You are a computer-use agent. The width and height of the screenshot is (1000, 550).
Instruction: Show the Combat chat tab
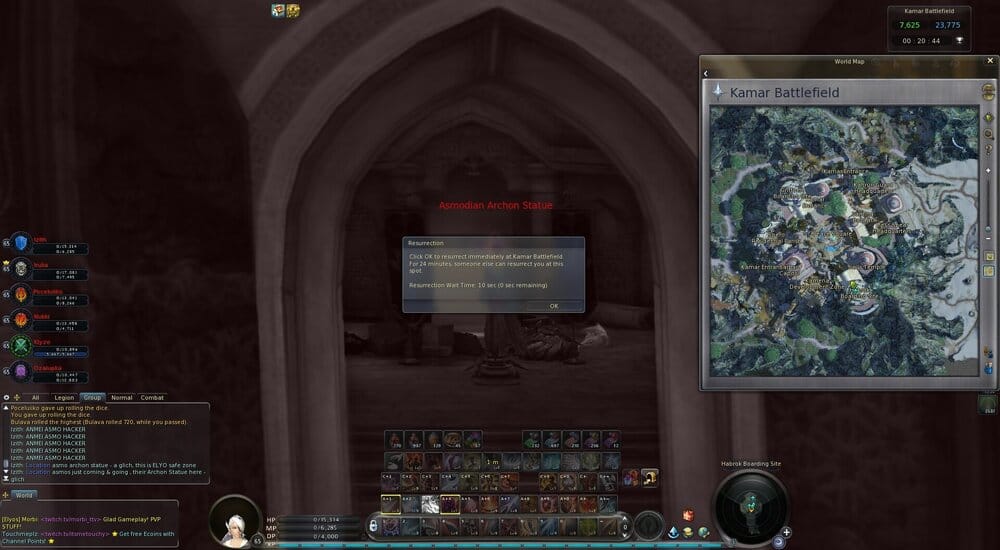point(152,397)
